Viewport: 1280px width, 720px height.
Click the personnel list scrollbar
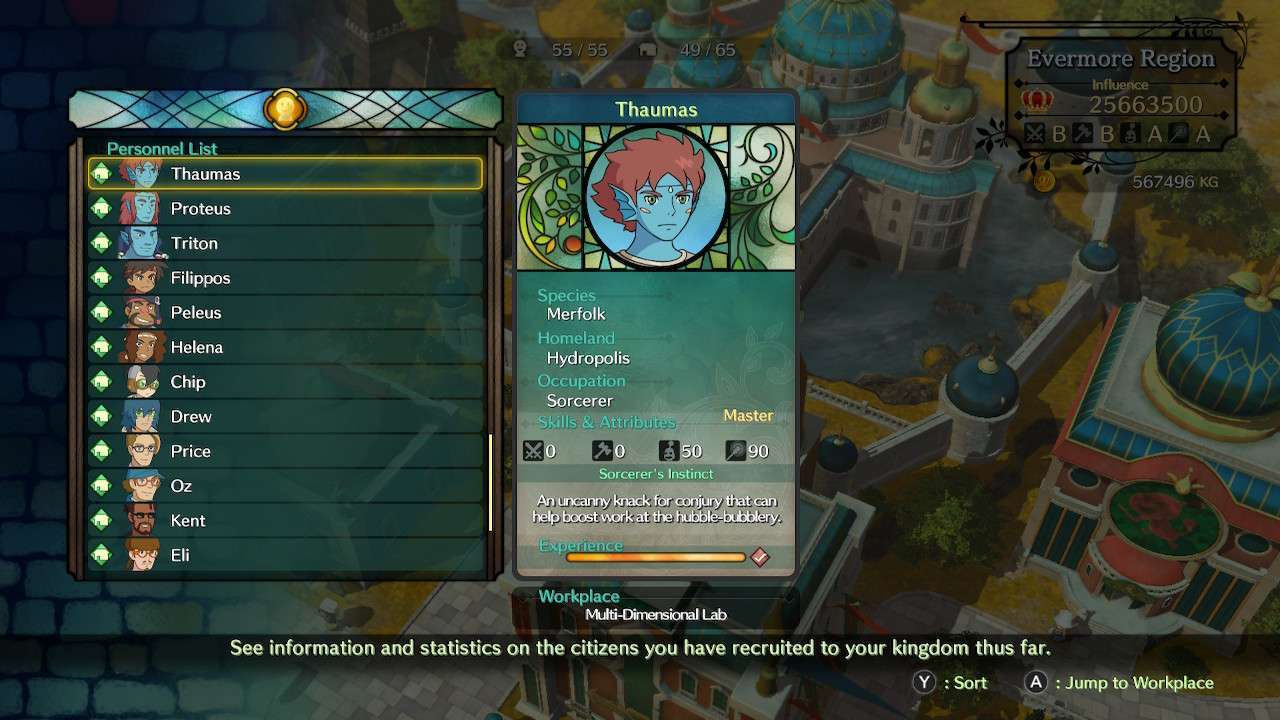(490, 483)
